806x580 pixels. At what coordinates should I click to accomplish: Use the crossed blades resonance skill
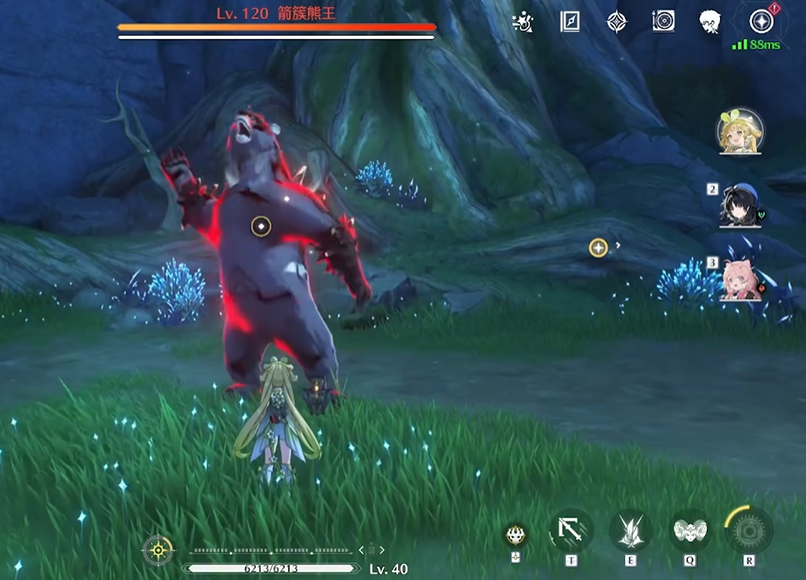[x=631, y=531]
